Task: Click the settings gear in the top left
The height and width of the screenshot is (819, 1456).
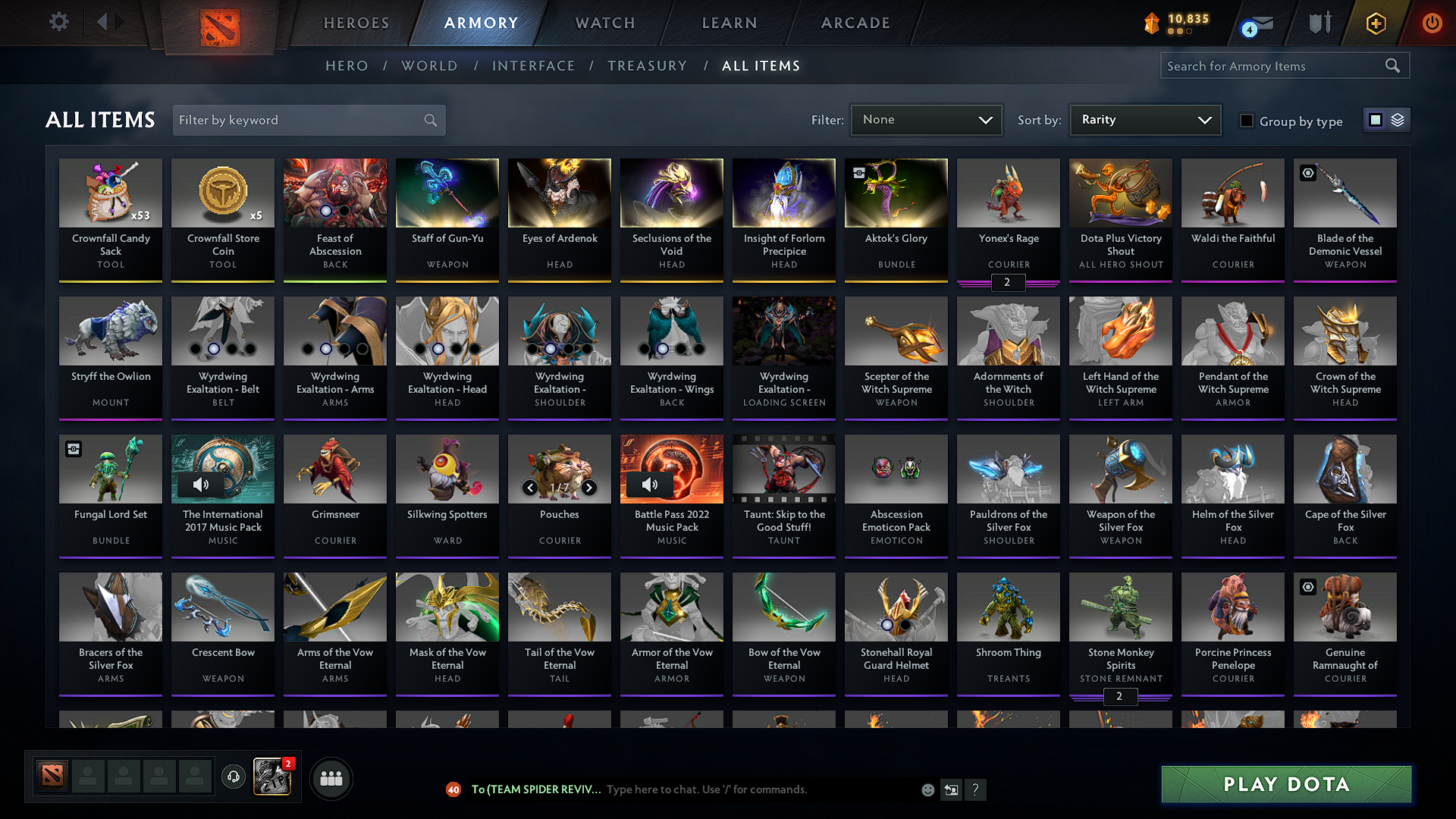Action: tap(58, 22)
